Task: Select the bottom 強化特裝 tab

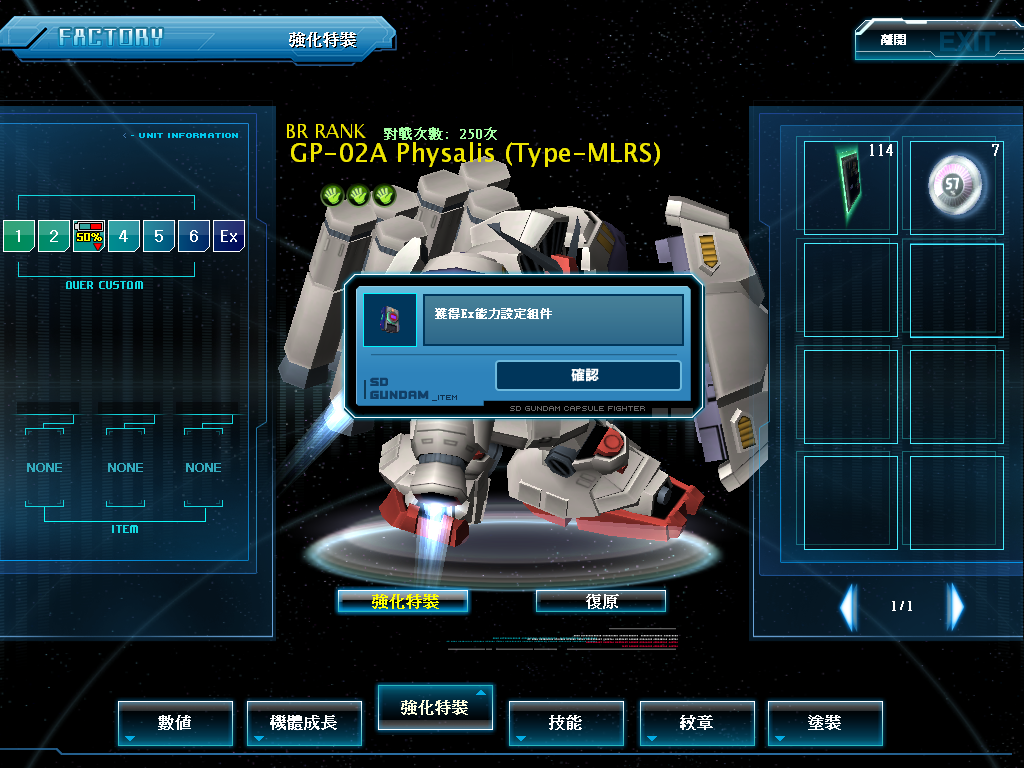Action: coord(434,707)
